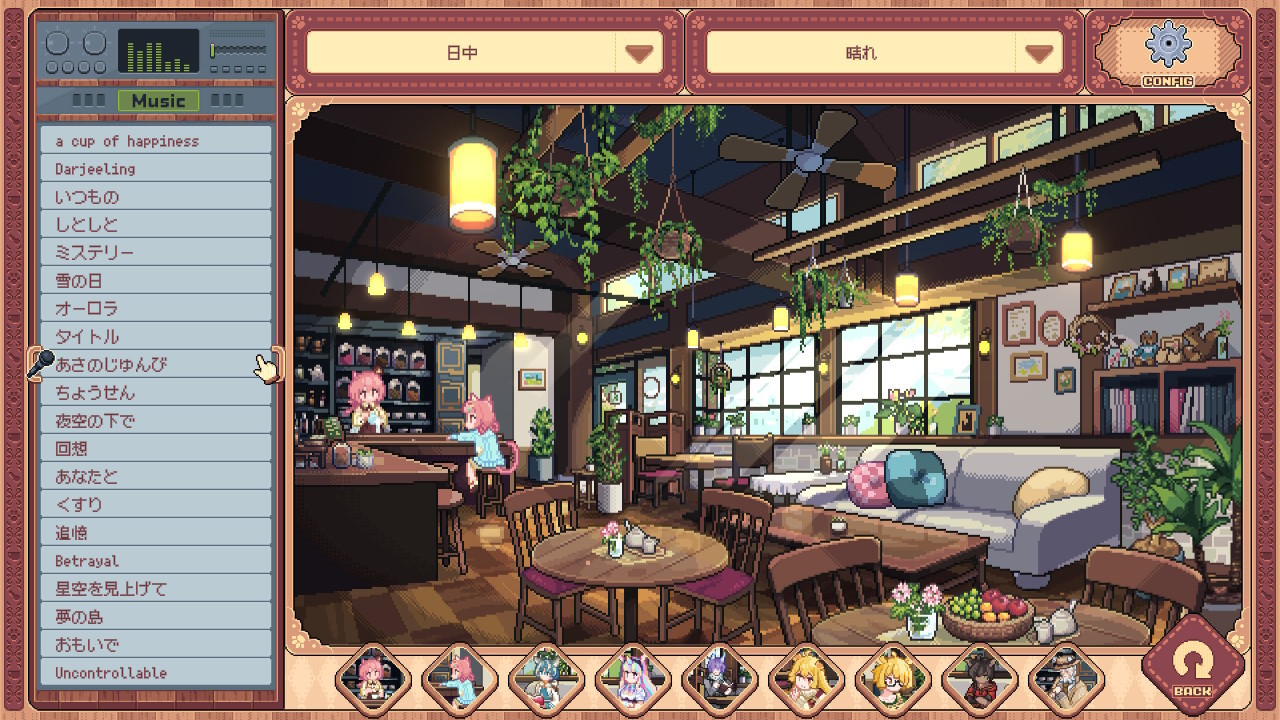Choose the purple-haired character reading a book
The image size is (1280, 720).
(718, 680)
